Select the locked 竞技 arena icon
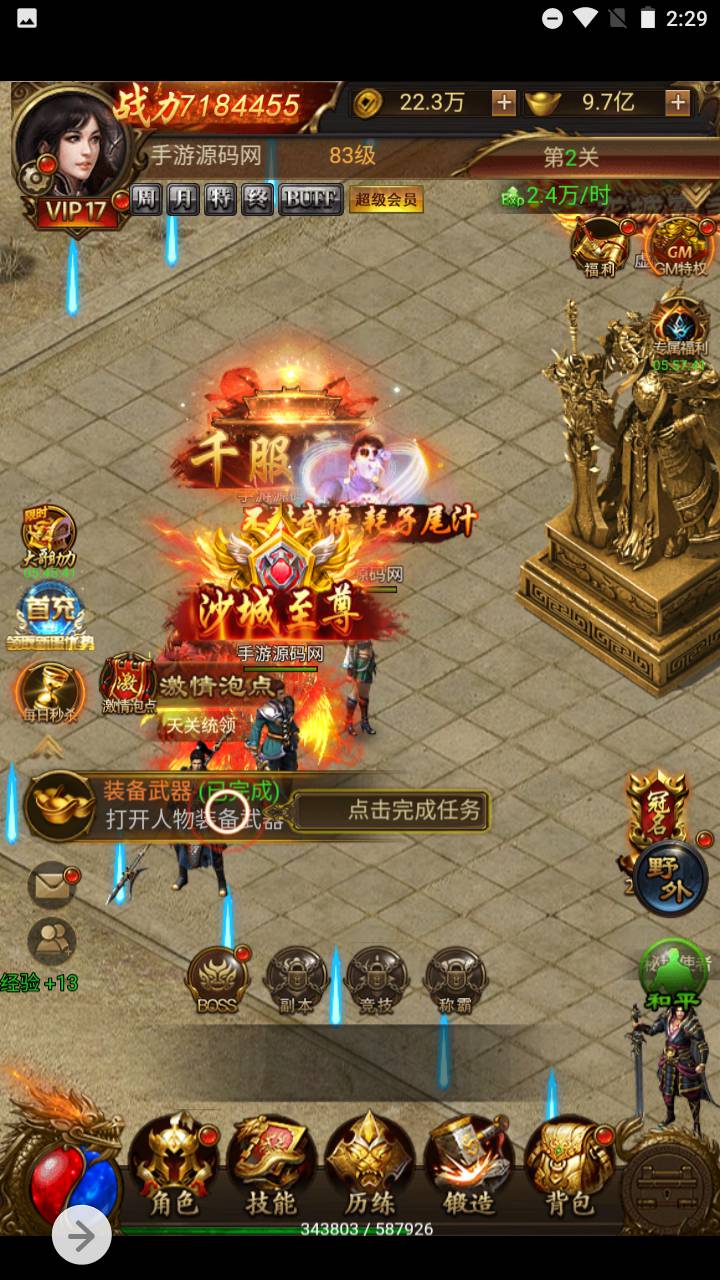 click(376, 979)
